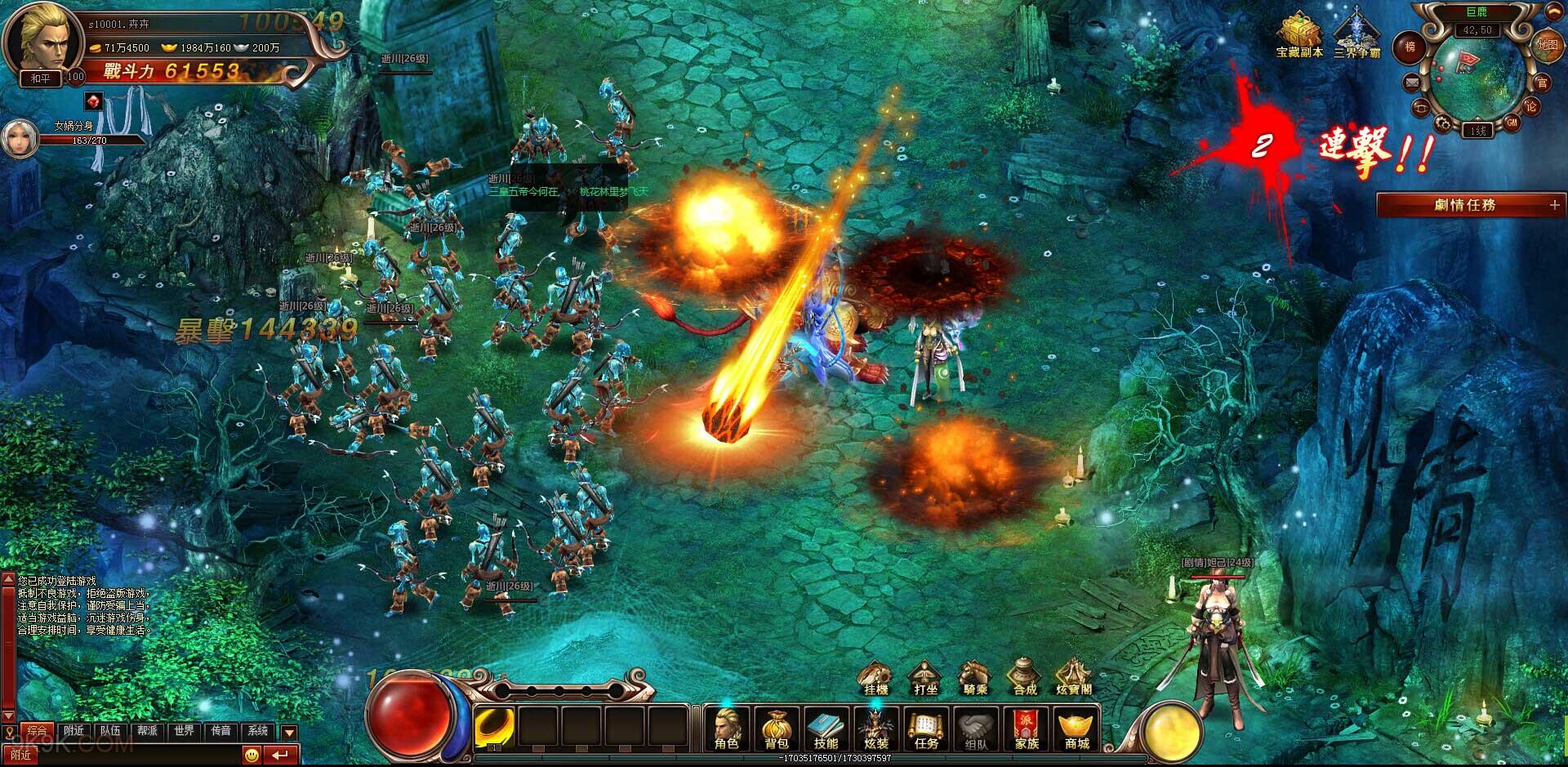Open the 技能 skills book
Image resolution: width=1568 pixels, height=767 pixels.
point(826,728)
